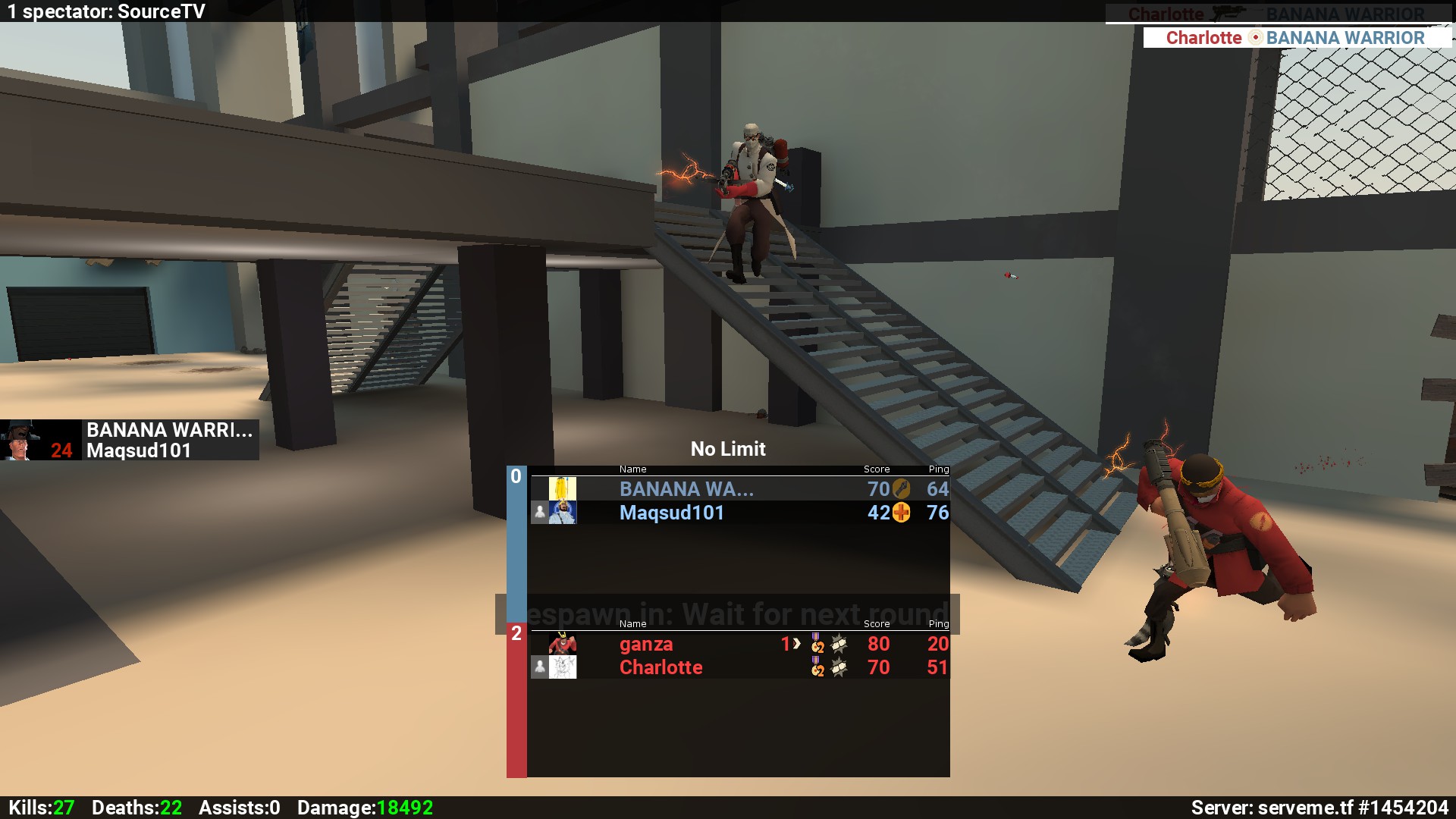Click ganza's red avatar thumbnail

point(562,644)
